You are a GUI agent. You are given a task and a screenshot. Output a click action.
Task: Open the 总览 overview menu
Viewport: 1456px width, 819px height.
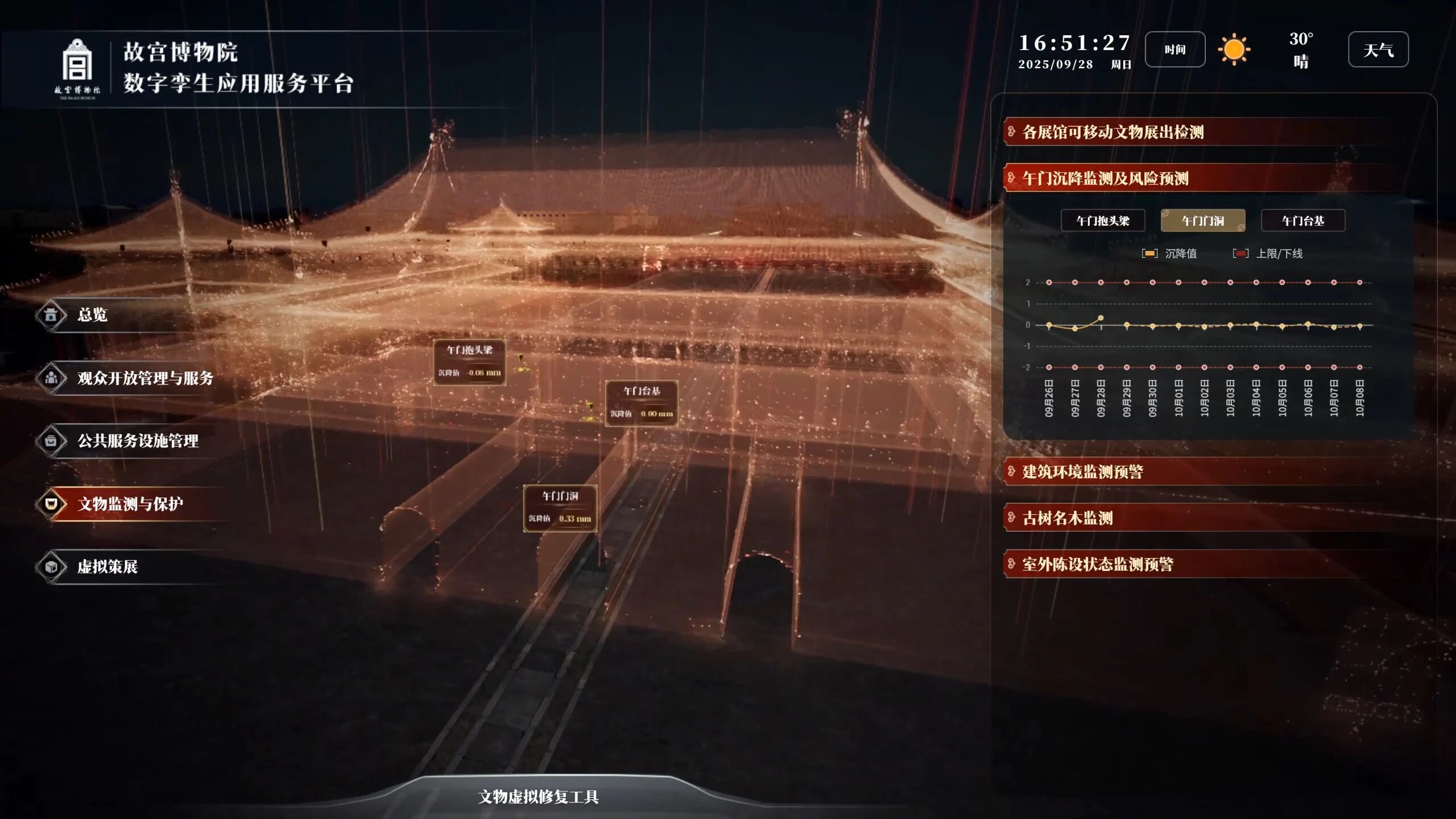(x=92, y=315)
